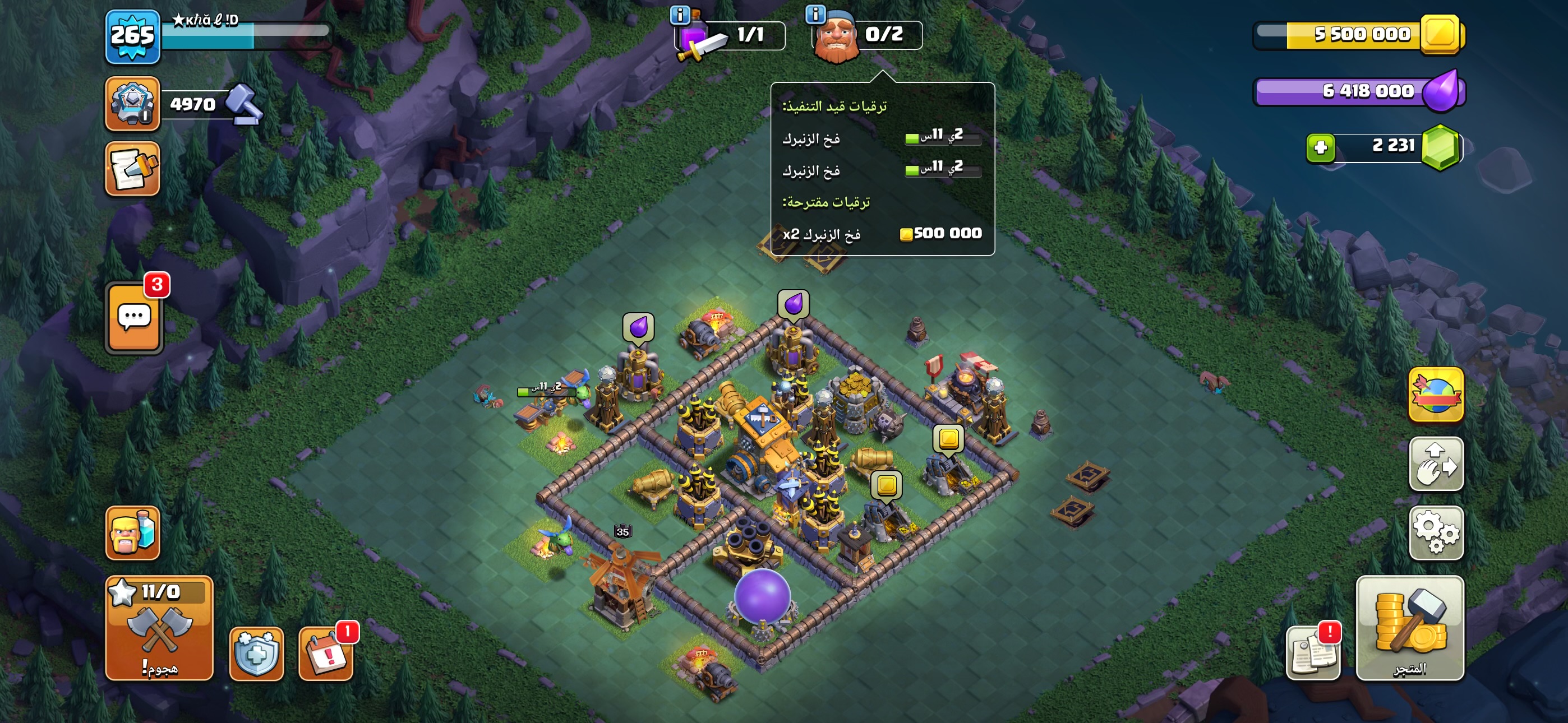Screen dimensions: 1568x723
Task: Select the first in-progress hornet trap upgrade
Action: pos(882,137)
